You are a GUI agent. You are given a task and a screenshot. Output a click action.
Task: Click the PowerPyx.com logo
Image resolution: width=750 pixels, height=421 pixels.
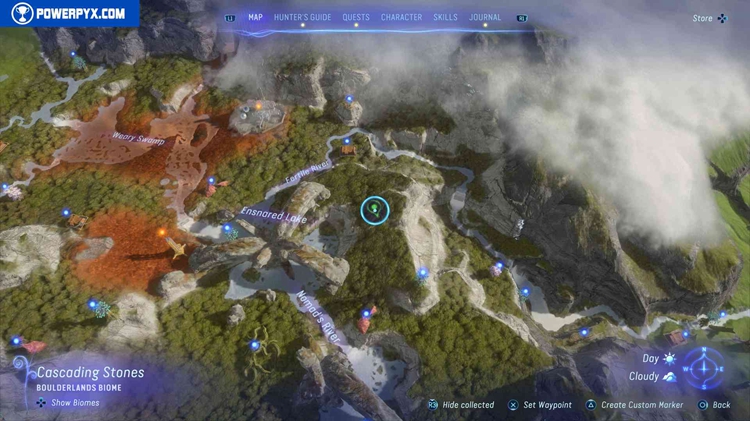pyautogui.click(x=68, y=13)
